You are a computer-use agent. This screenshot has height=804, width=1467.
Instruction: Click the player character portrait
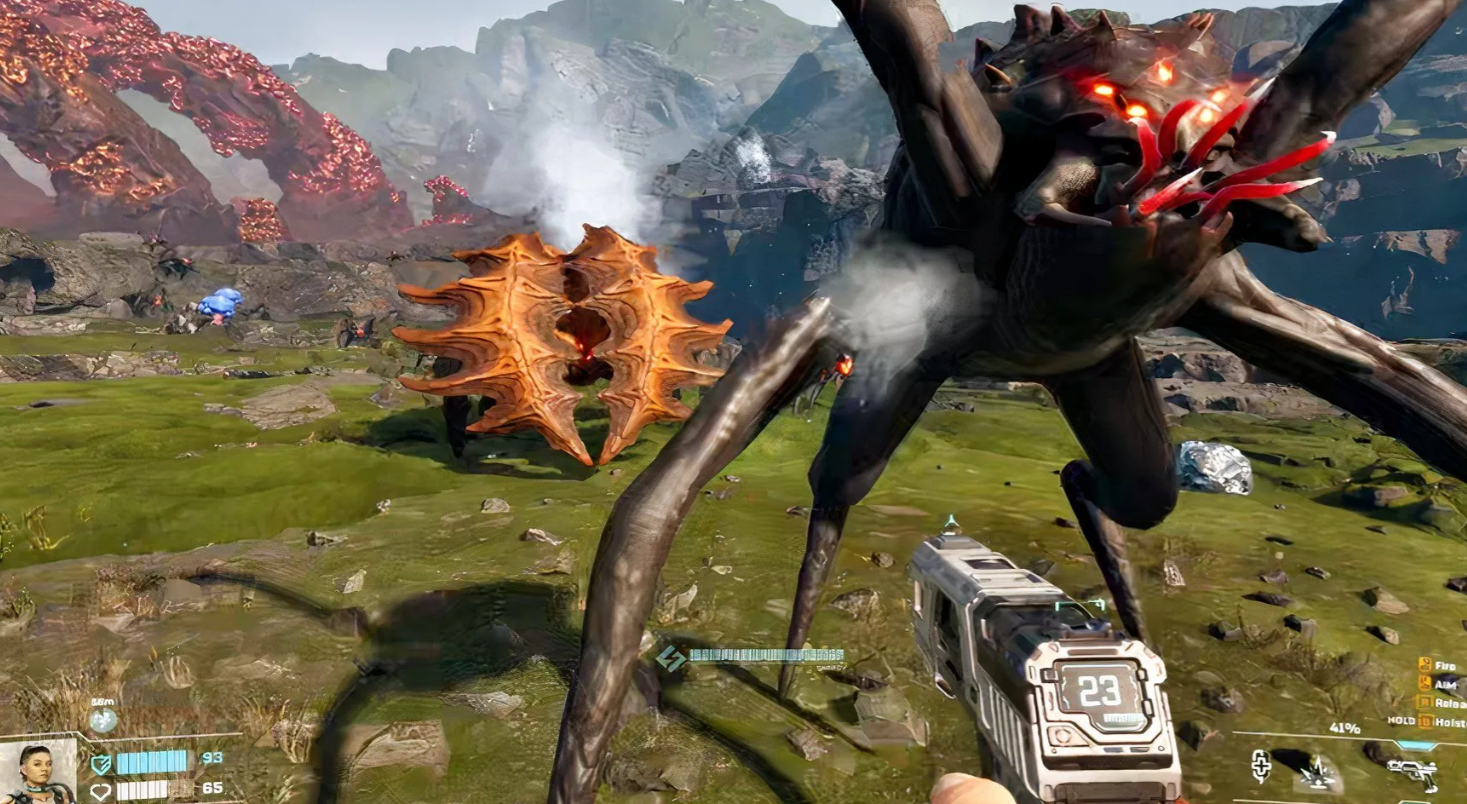pos(38,772)
